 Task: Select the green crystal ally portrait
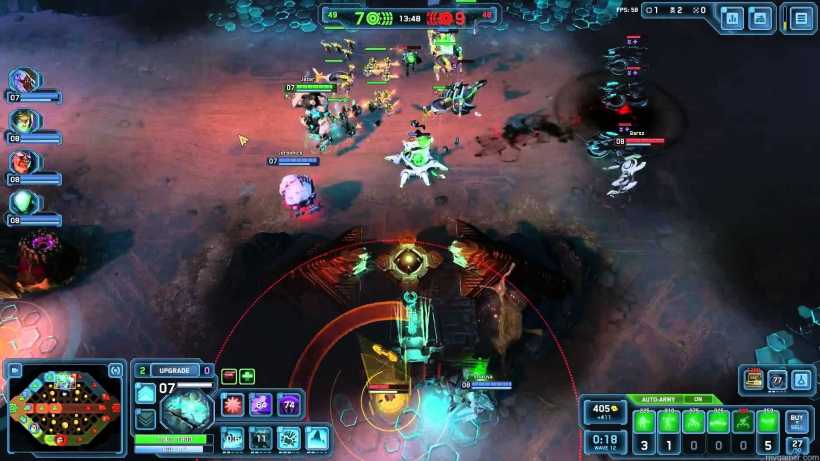pyautogui.click(x=23, y=202)
